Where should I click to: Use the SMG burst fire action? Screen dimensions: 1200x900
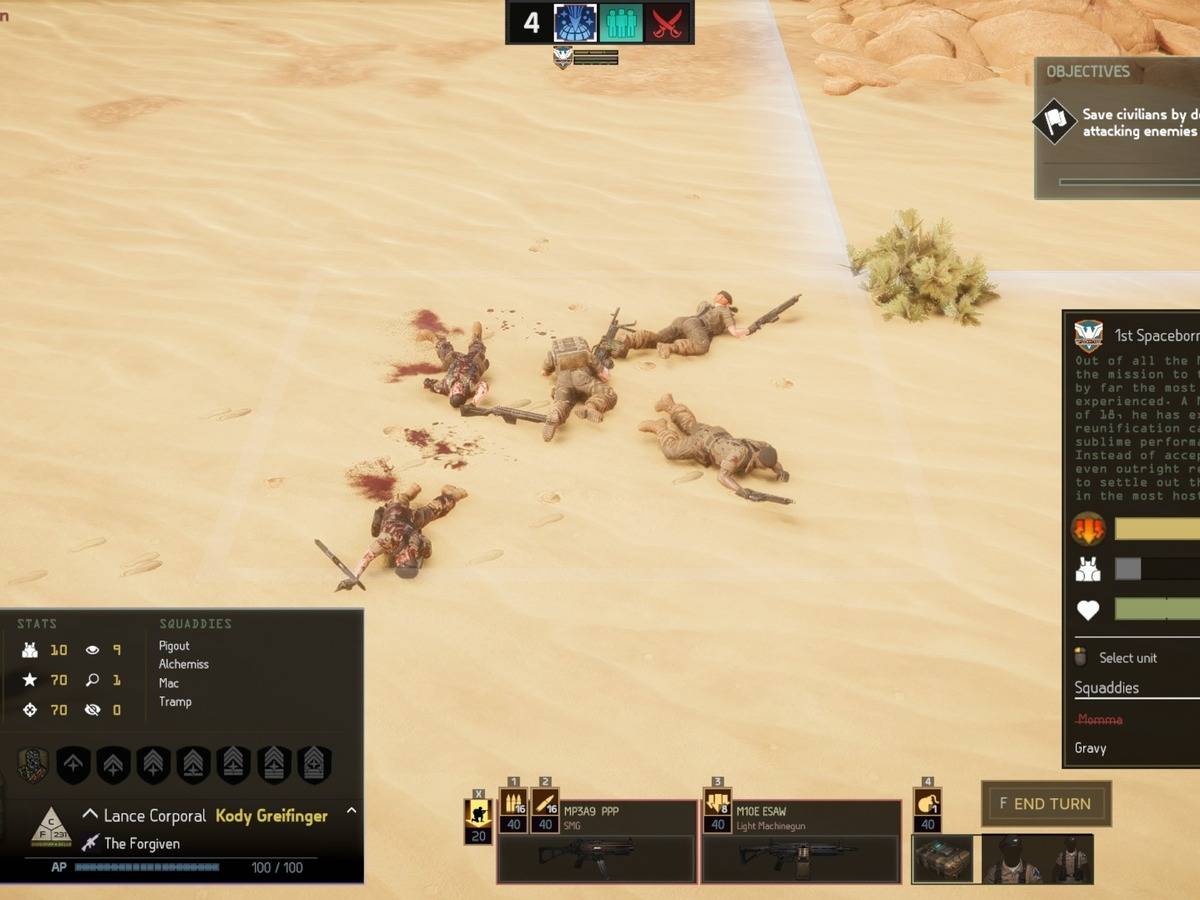(x=513, y=803)
